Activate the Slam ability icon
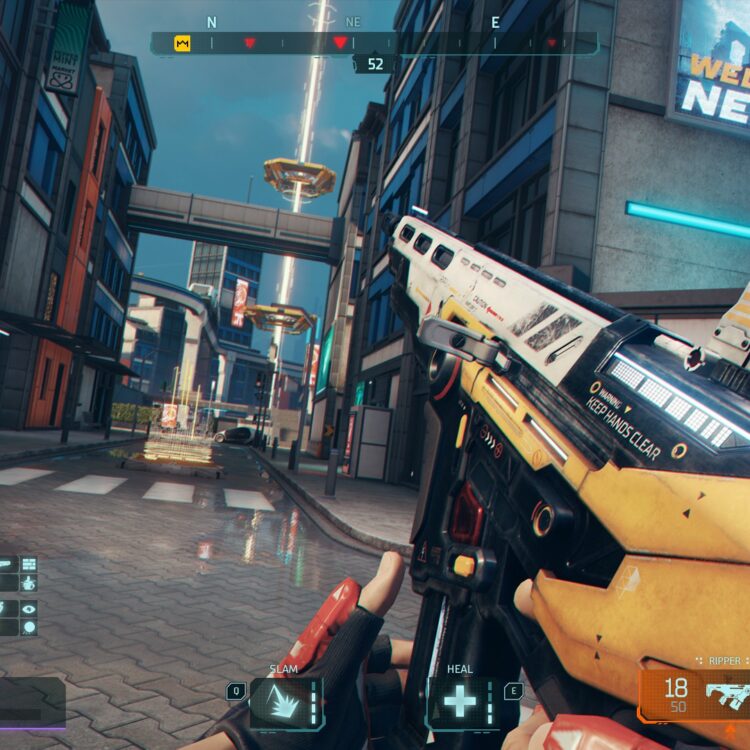This screenshot has height=750, width=750. click(285, 702)
